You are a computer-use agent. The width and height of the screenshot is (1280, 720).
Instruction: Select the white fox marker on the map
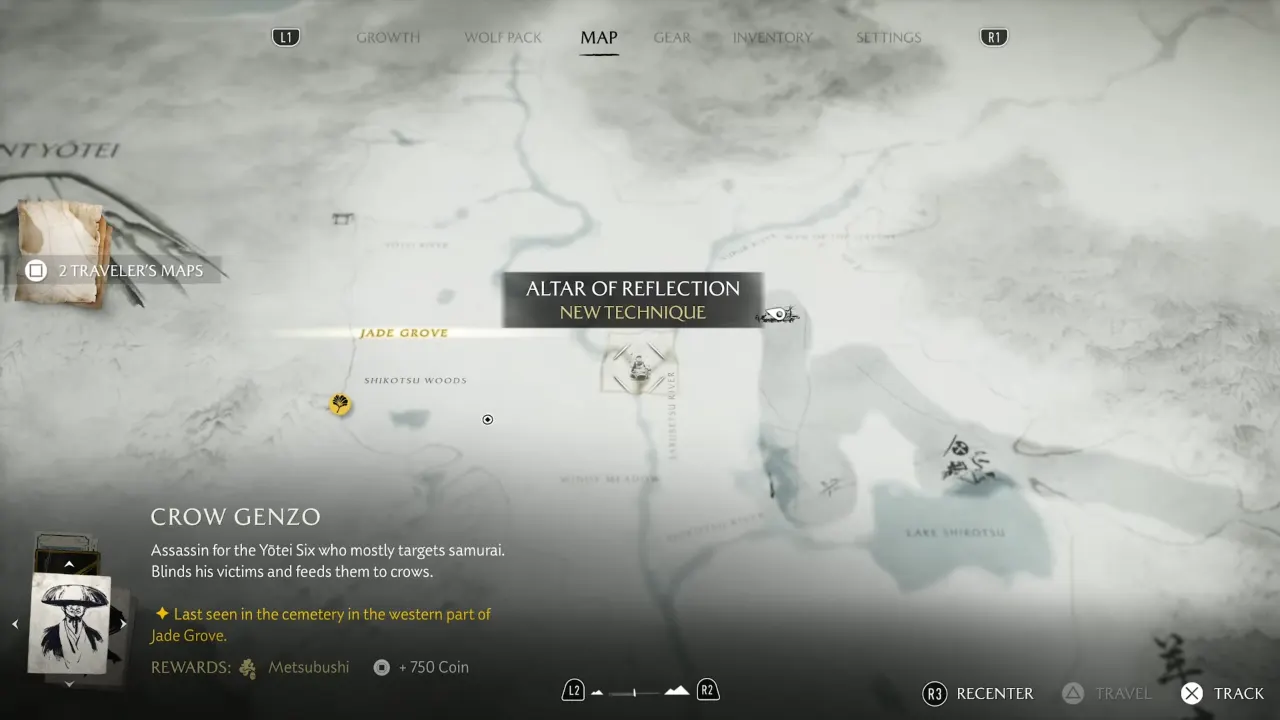point(778,317)
